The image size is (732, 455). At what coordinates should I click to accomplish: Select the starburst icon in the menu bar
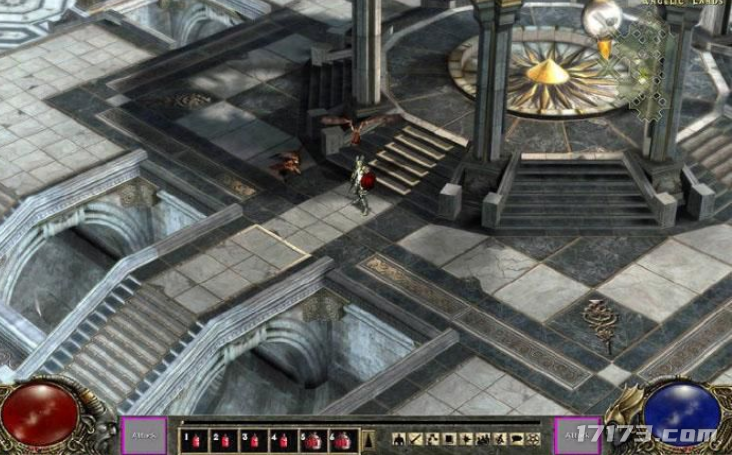(x=466, y=438)
